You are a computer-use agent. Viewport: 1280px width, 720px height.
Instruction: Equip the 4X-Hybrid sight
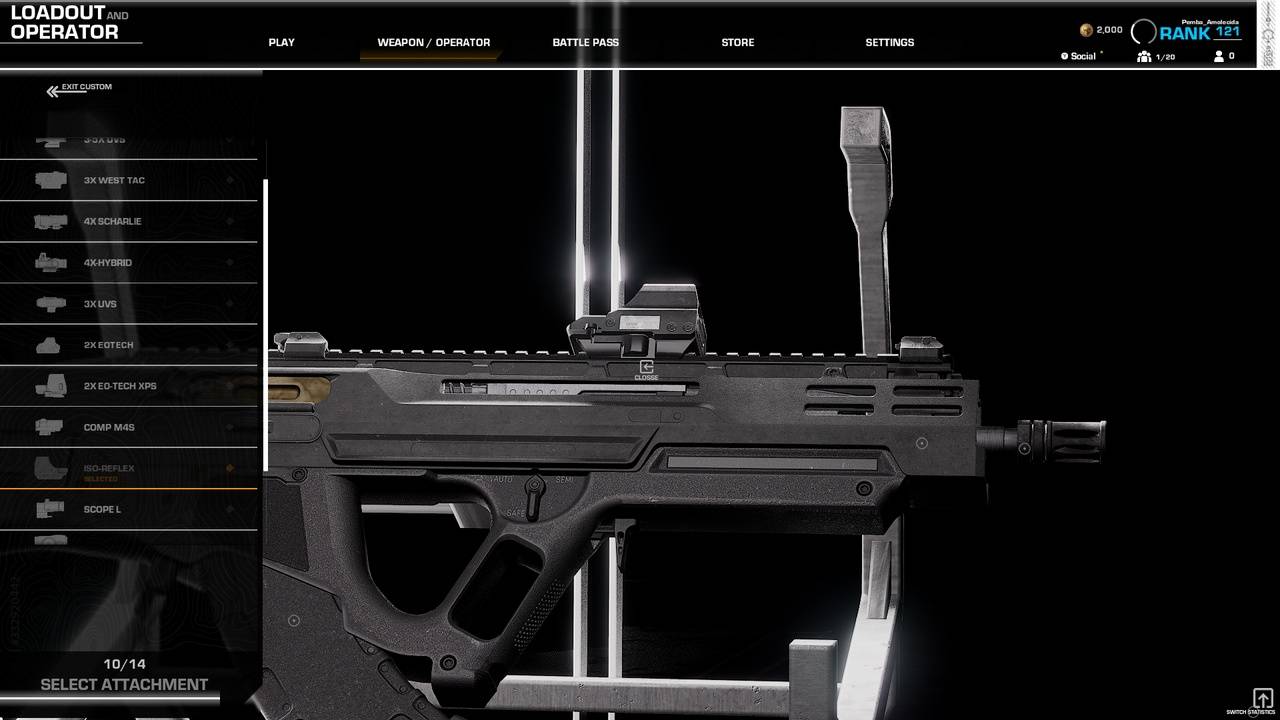click(128, 263)
